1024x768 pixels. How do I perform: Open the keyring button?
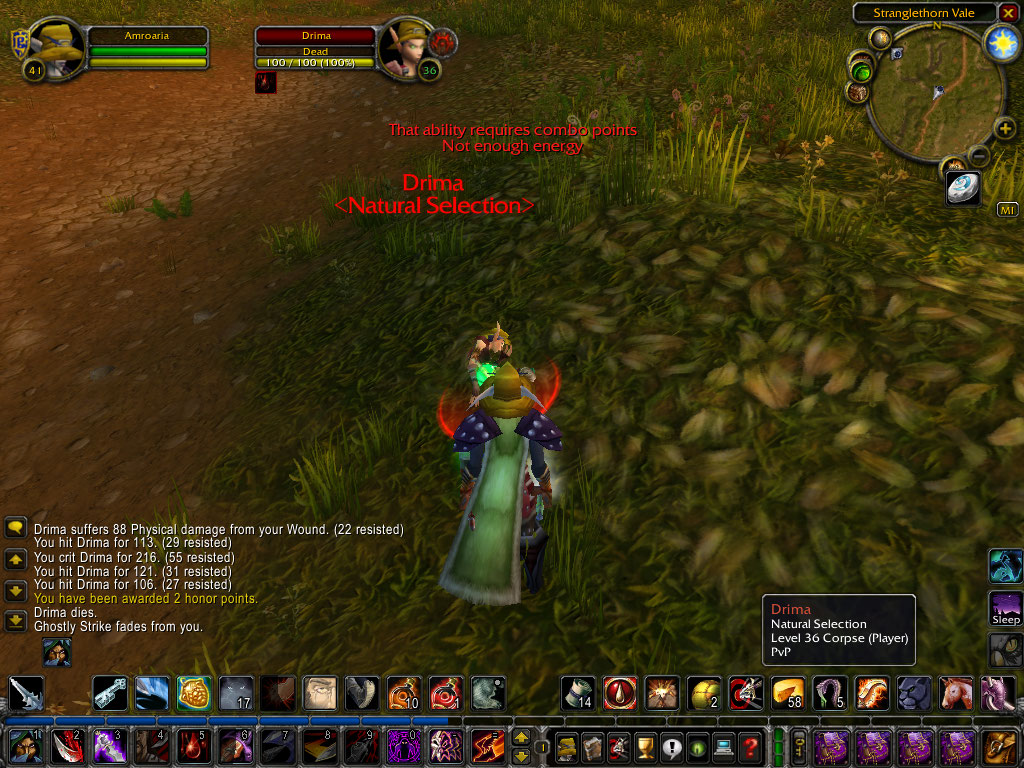click(800, 746)
